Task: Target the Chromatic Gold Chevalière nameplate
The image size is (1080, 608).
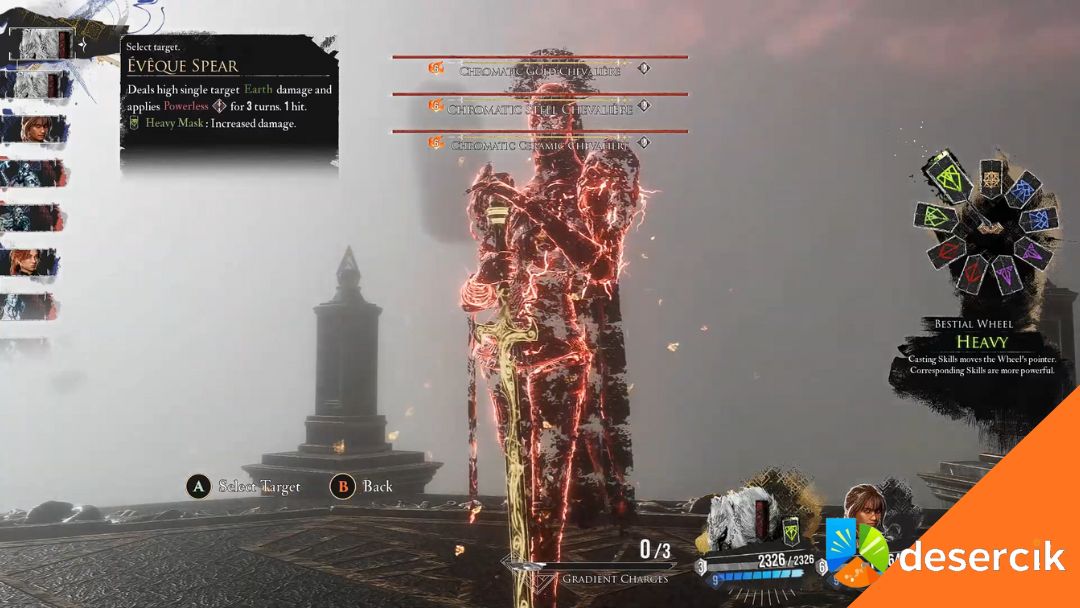Action: pyautogui.click(x=540, y=71)
